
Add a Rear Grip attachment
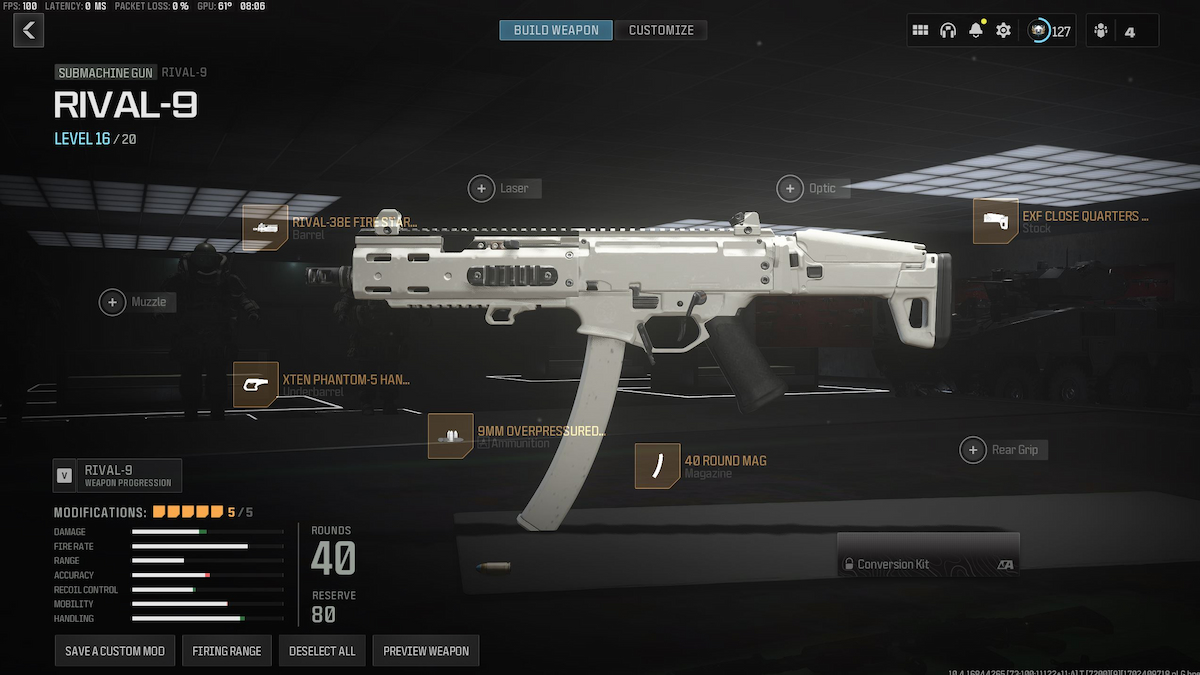973,450
